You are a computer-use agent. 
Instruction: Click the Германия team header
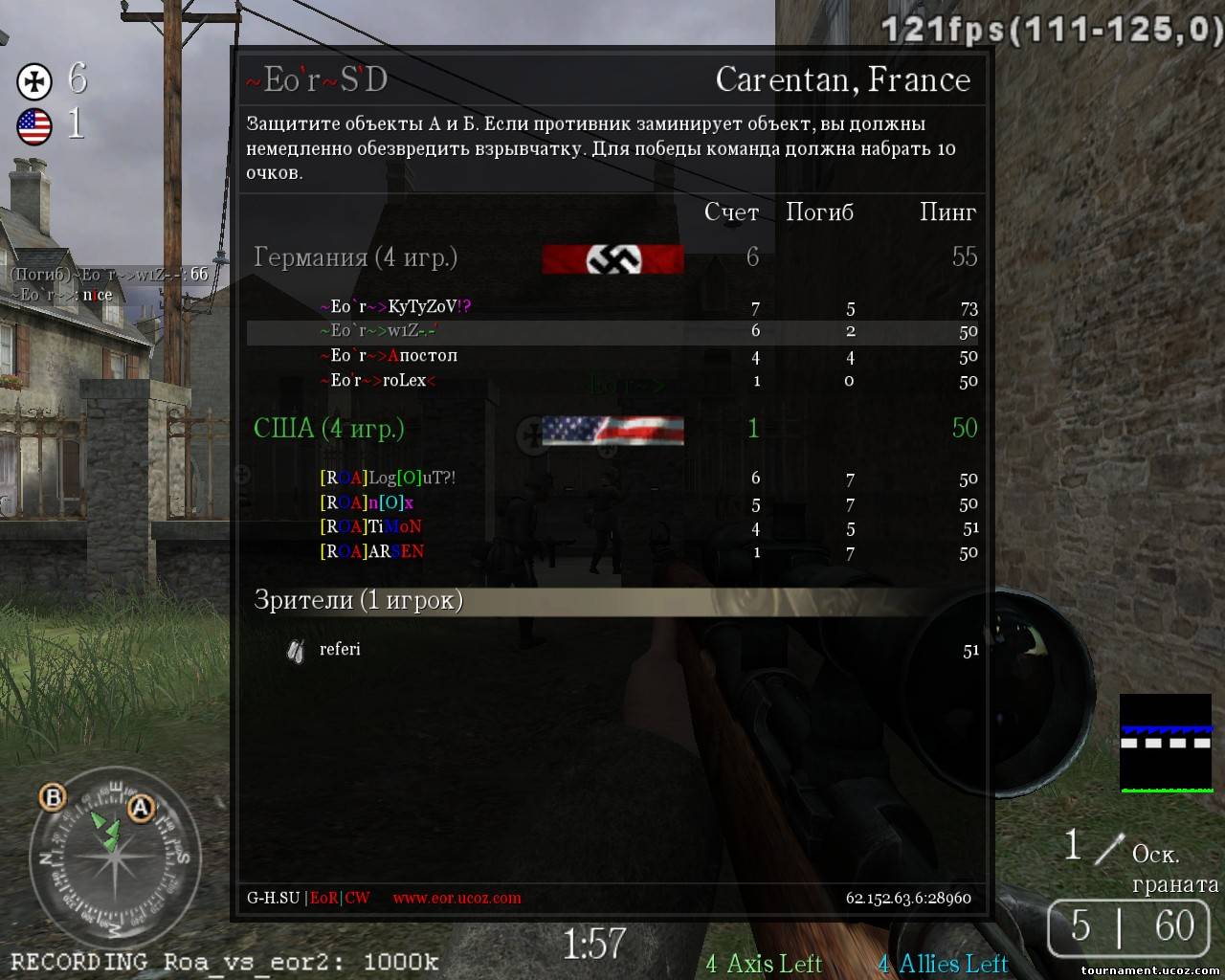[x=355, y=257]
